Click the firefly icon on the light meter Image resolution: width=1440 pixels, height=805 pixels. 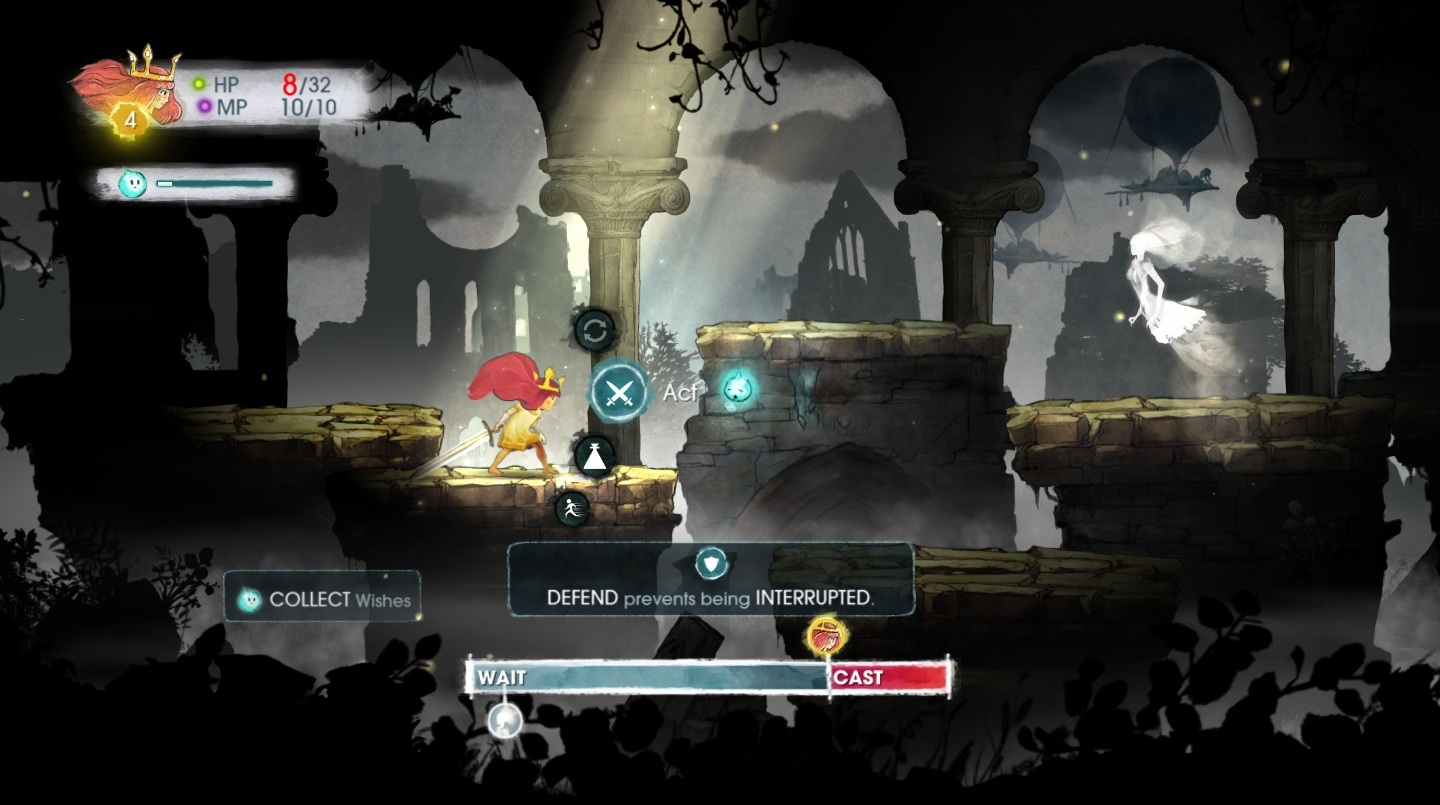132,183
